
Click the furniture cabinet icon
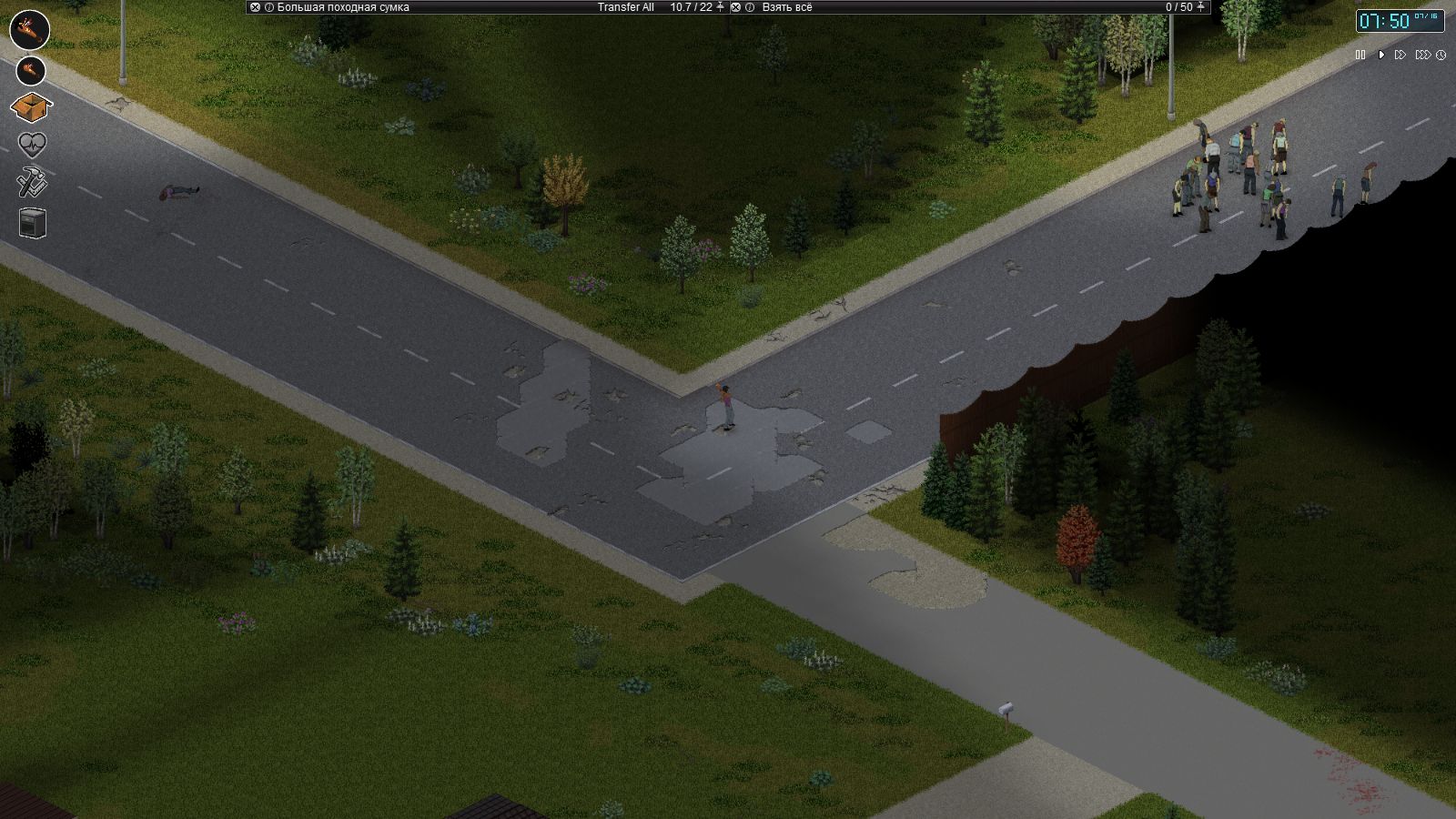click(32, 223)
